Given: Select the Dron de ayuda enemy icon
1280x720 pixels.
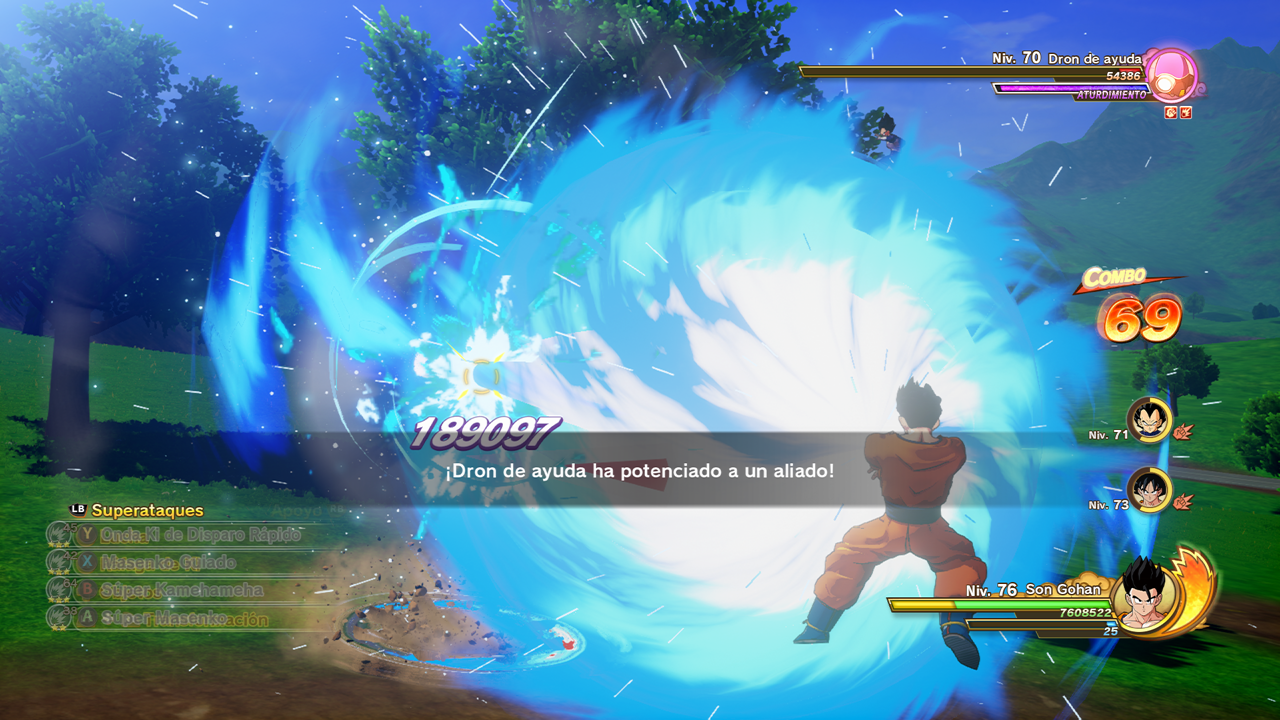Looking at the screenshot, I should (1171, 75).
